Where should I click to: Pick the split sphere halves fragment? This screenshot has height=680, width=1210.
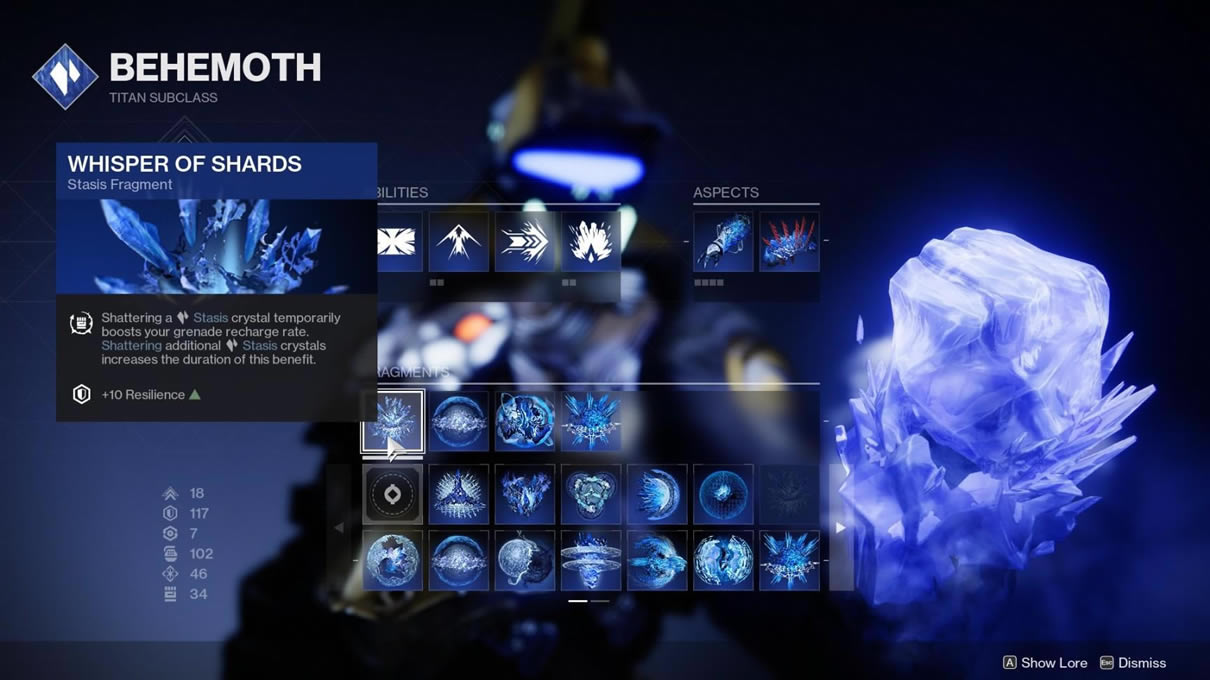723,560
